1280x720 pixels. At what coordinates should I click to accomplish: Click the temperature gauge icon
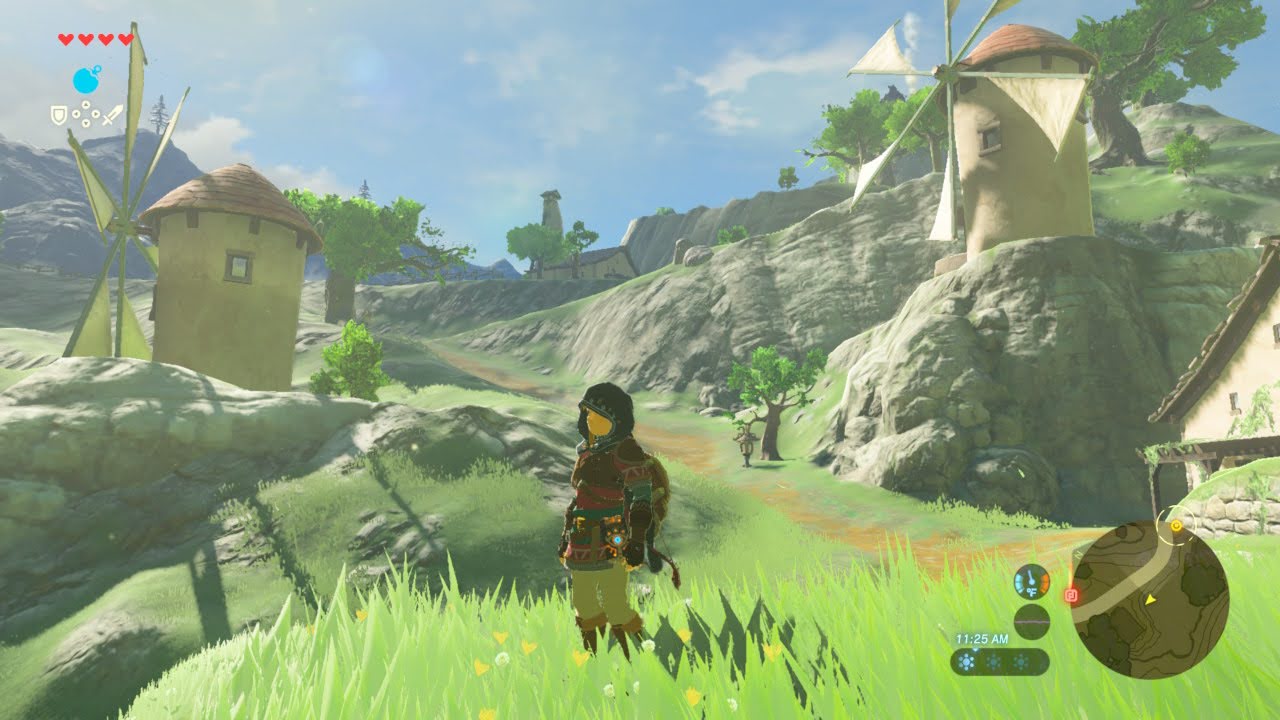click(1031, 581)
